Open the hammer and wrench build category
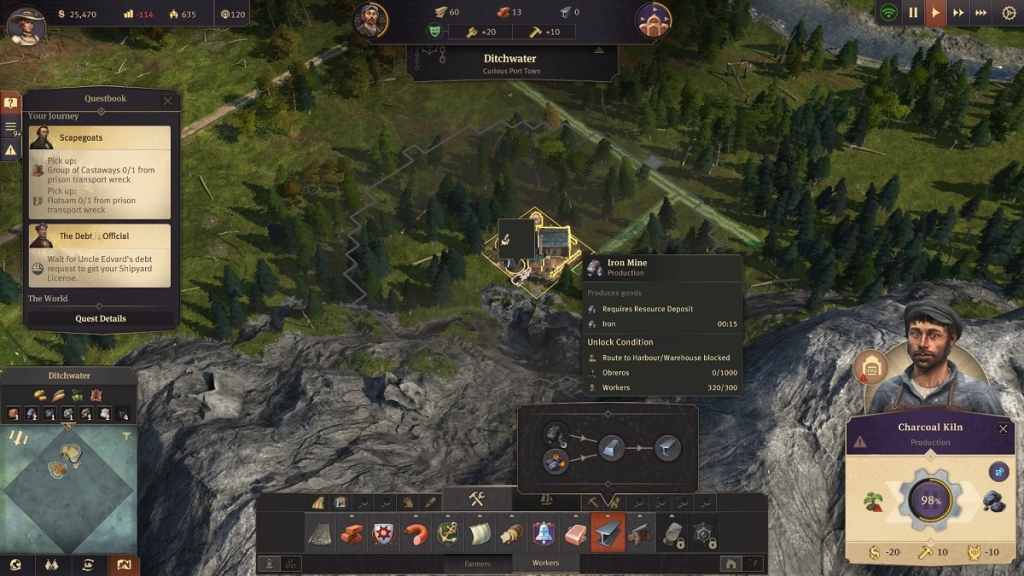1024x576 pixels. (x=477, y=499)
